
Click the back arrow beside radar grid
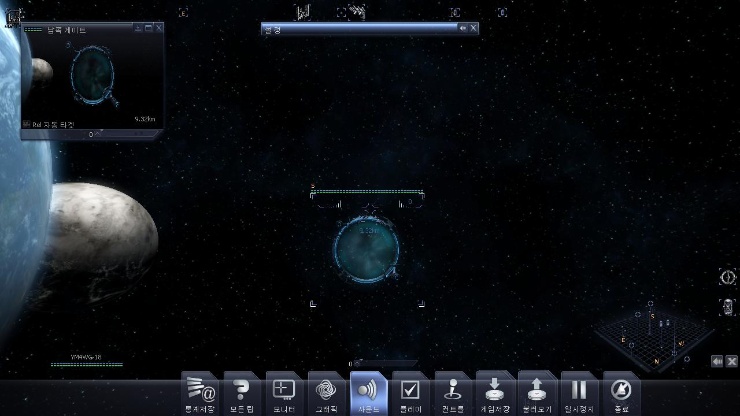pos(717,360)
